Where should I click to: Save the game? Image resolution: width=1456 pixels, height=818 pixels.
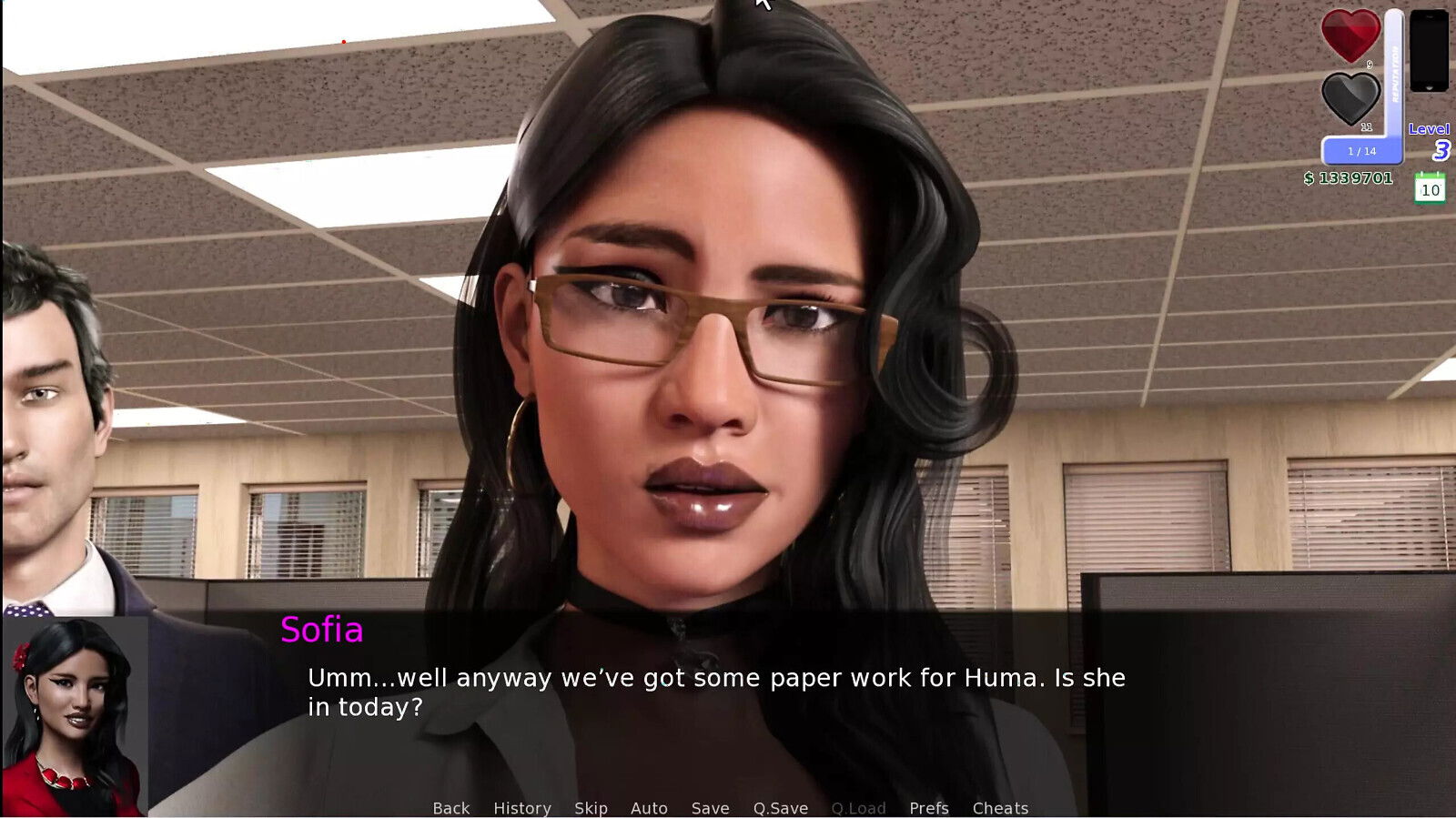tap(710, 808)
